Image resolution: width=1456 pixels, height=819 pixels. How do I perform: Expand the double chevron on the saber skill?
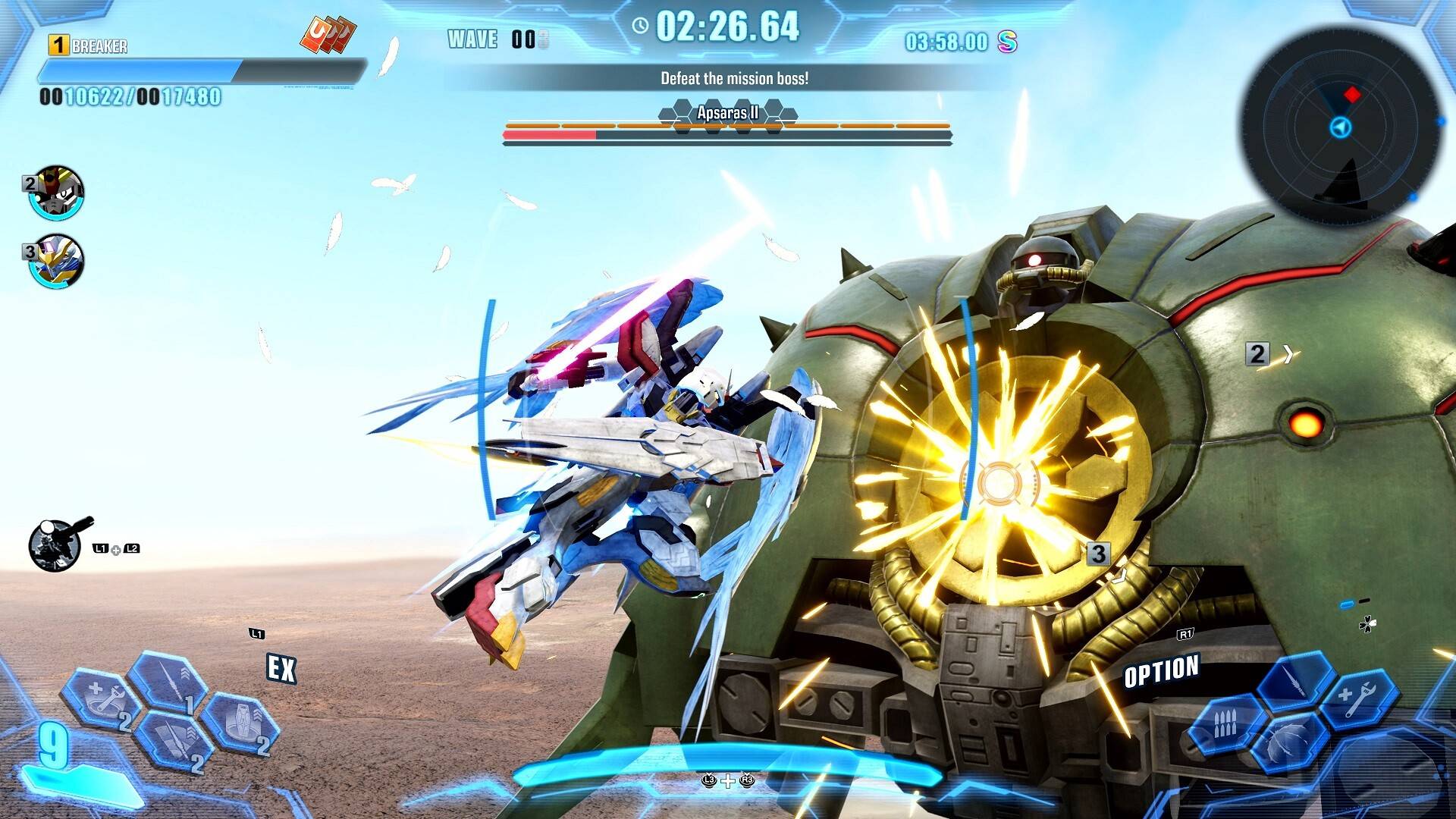coord(187,673)
